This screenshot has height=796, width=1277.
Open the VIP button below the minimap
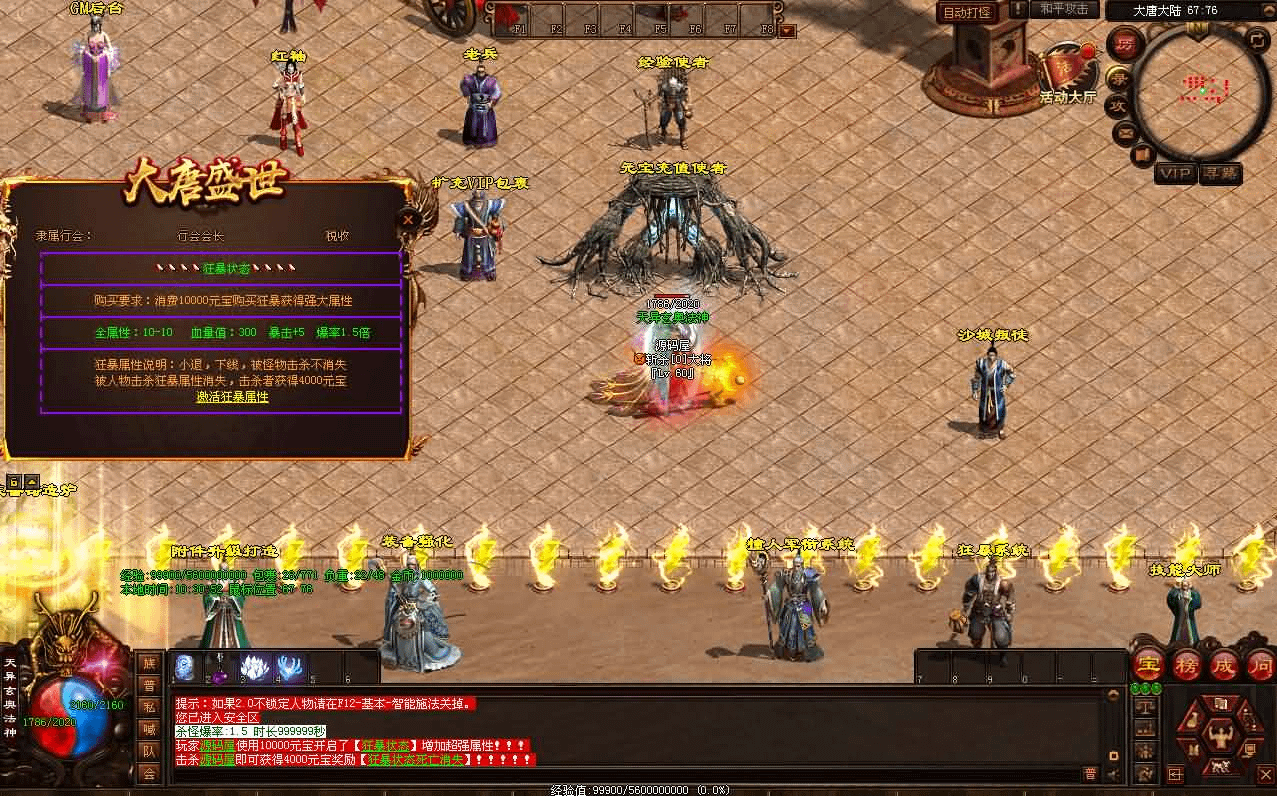(x=1175, y=174)
